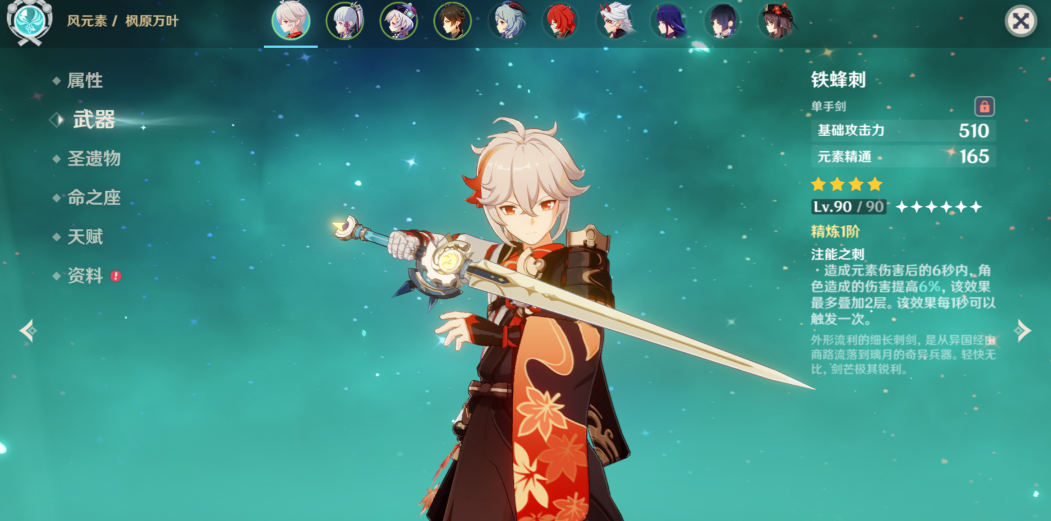Open the 属性 attributes menu

[84, 81]
